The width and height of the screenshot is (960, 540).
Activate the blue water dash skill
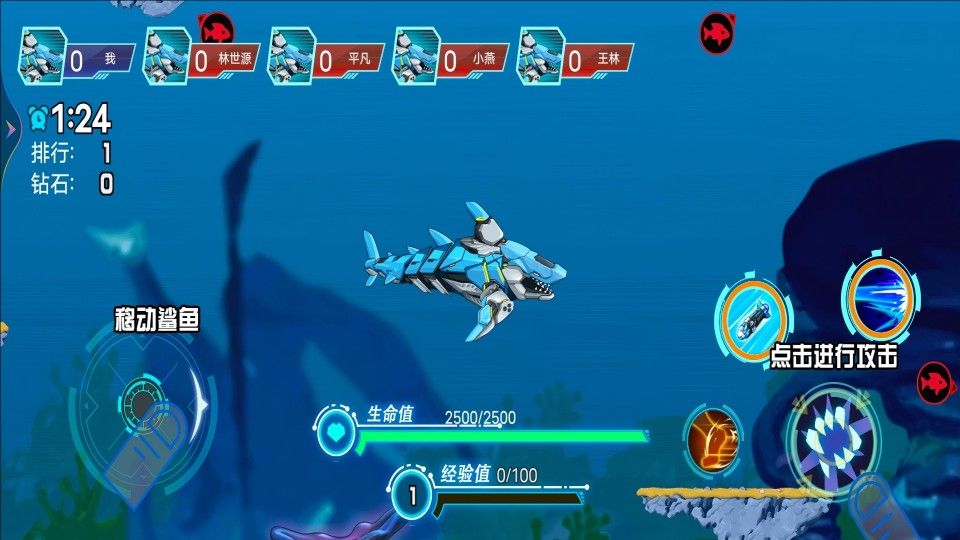point(880,297)
